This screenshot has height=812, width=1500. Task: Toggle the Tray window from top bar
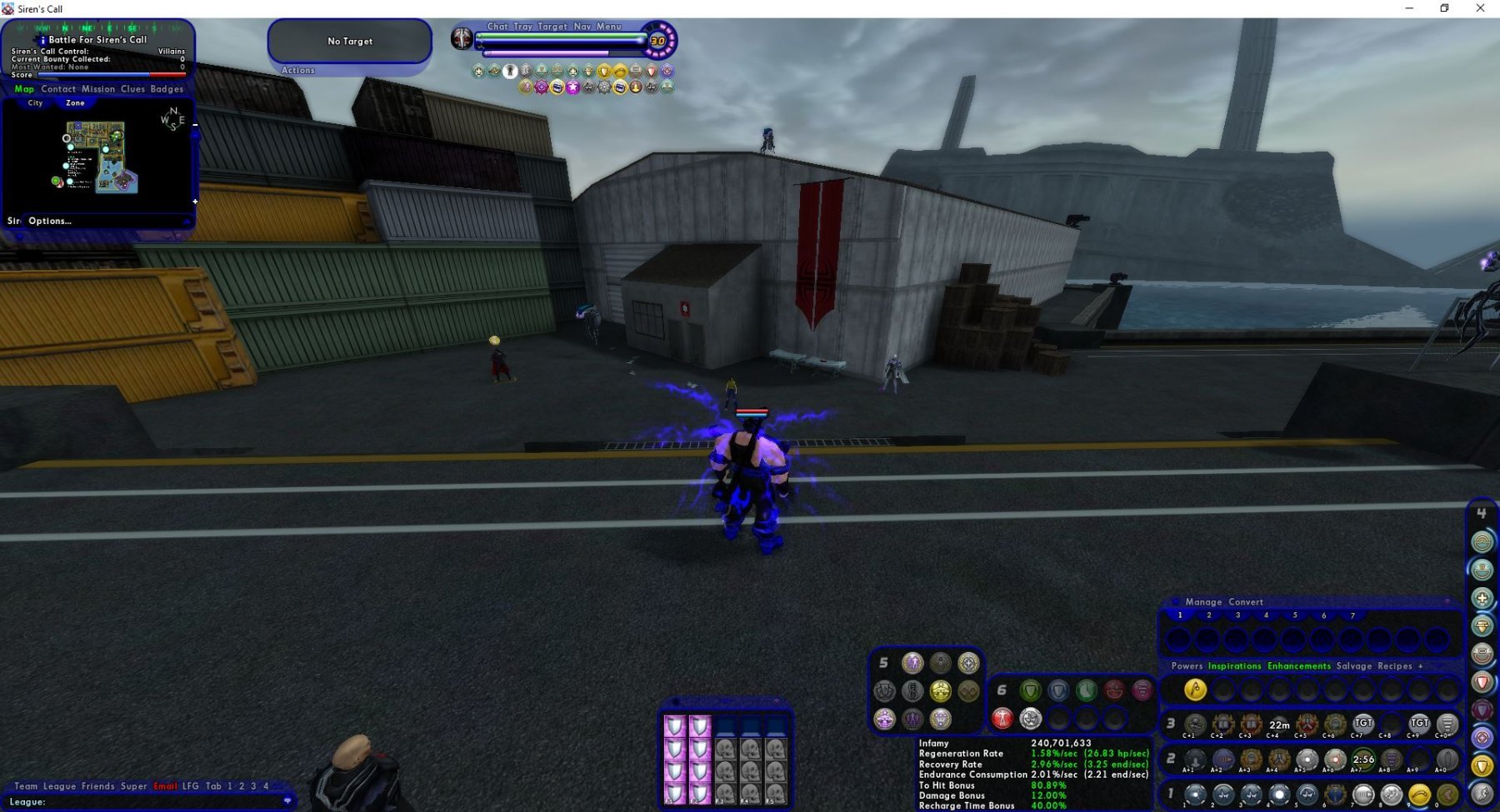522,27
